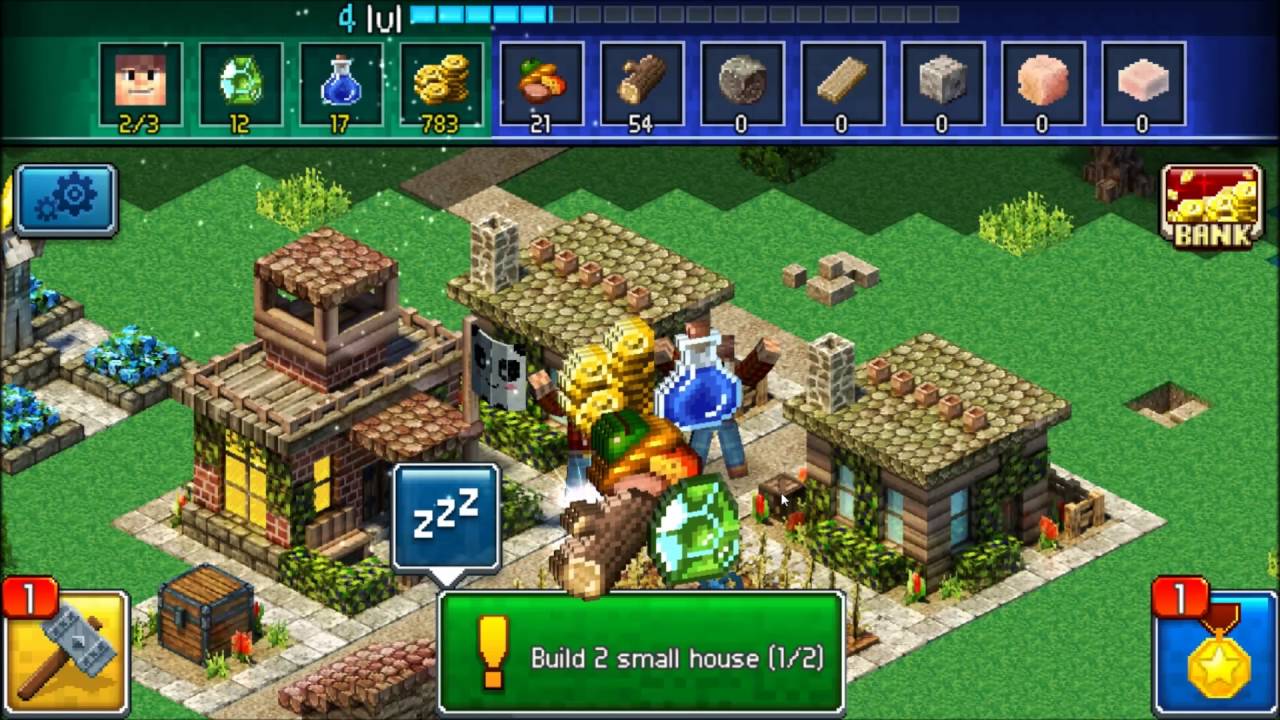Click the raw pork resource icon
The image size is (1280, 720).
point(1041,85)
